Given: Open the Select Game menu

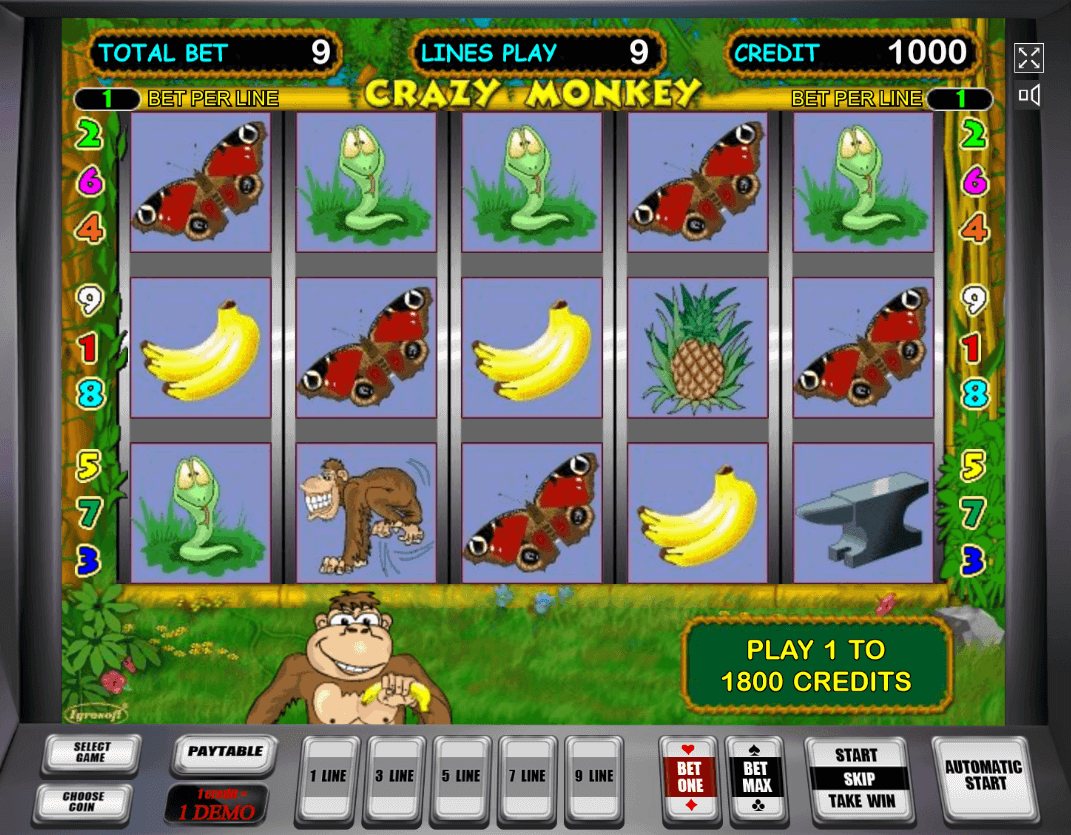Looking at the screenshot, I should point(91,753).
